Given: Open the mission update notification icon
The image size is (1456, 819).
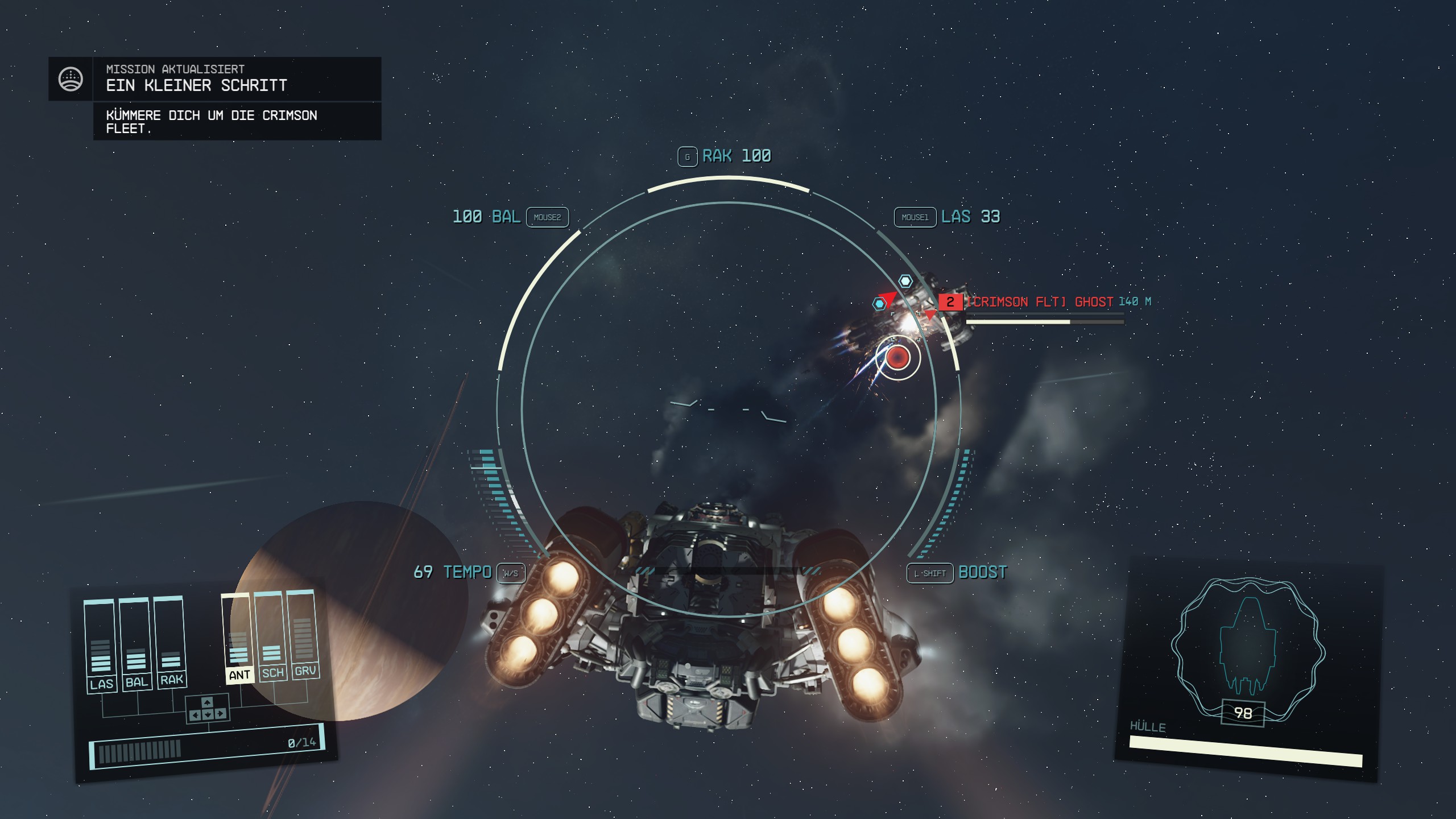Looking at the screenshot, I should click(x=71, y=79).
